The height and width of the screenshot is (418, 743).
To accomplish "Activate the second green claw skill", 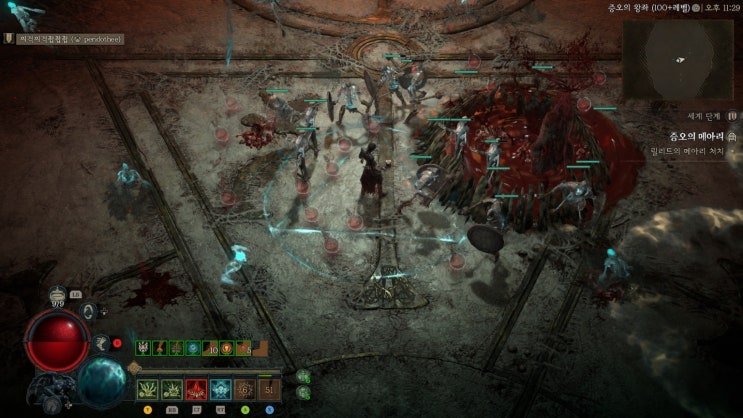I will pos(173,388).
